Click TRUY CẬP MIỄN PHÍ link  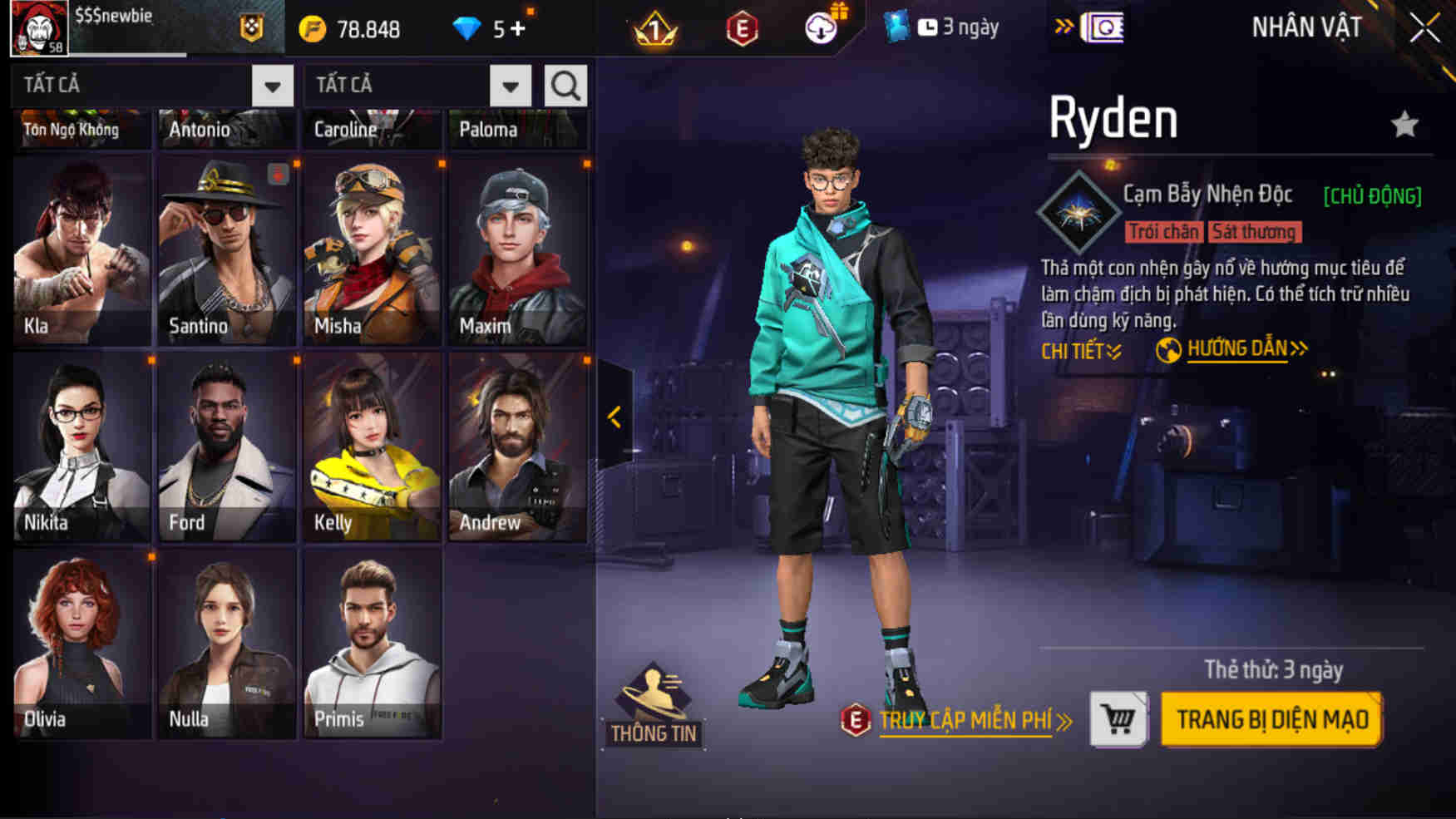[x=965, y=722]
